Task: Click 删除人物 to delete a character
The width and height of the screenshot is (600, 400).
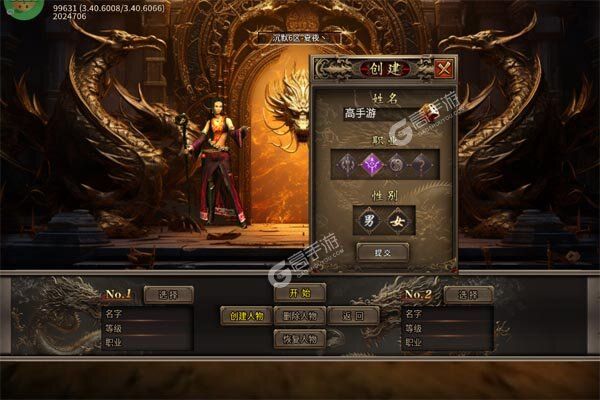Action: 299,316
